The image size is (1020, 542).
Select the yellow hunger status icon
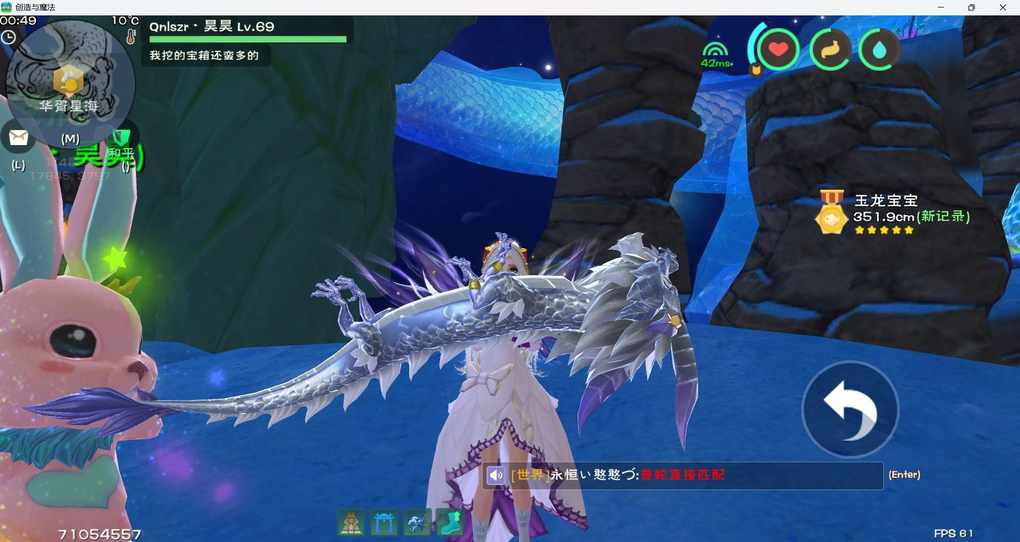(830, 49)
